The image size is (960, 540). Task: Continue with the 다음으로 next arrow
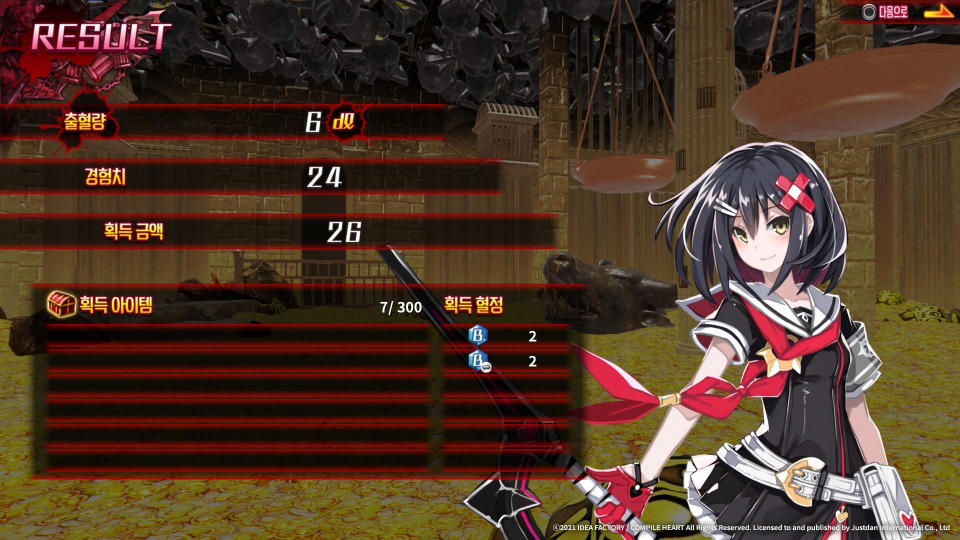[937, 12]
